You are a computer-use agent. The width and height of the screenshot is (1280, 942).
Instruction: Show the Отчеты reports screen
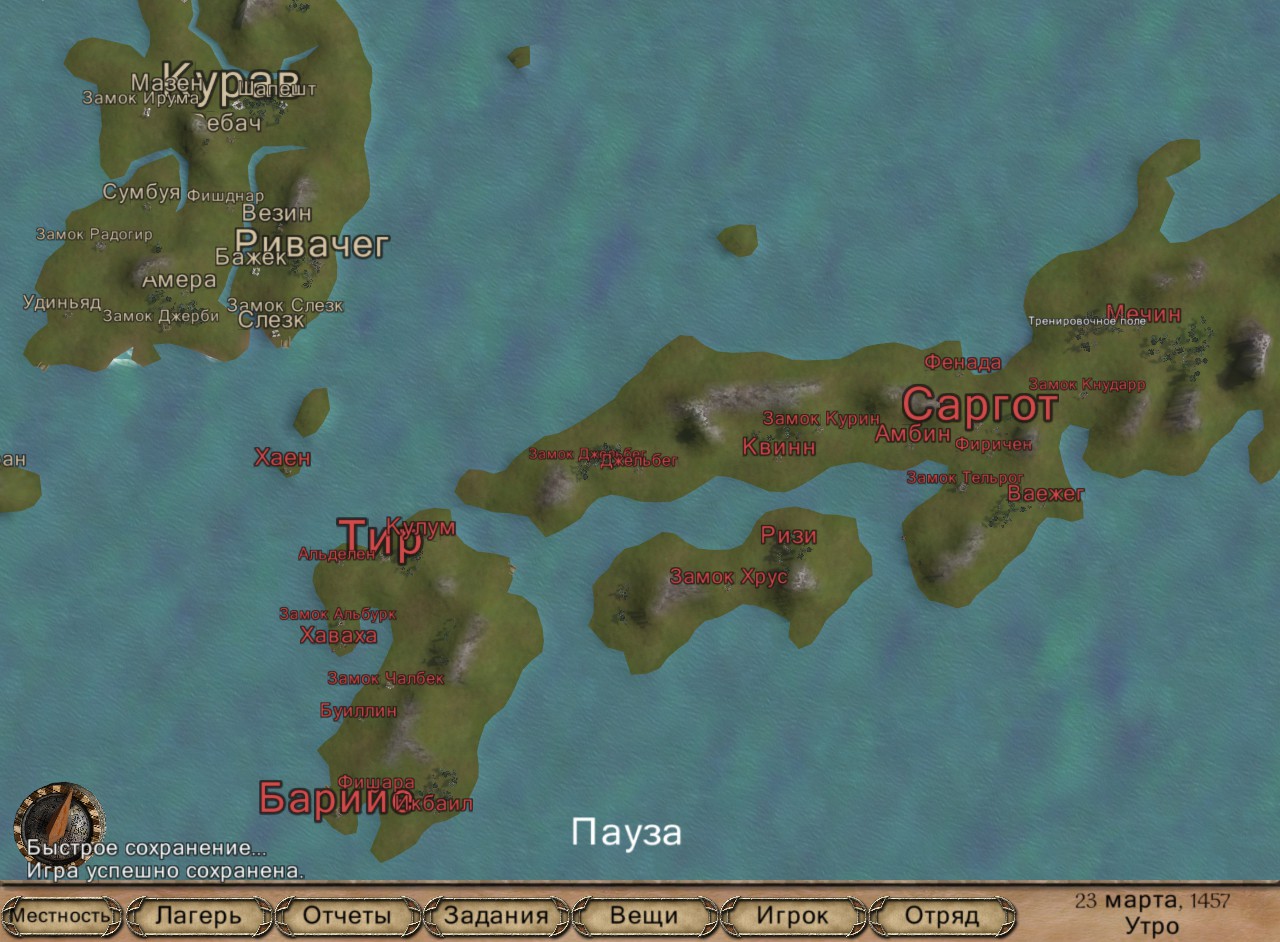tap(347, 915)
